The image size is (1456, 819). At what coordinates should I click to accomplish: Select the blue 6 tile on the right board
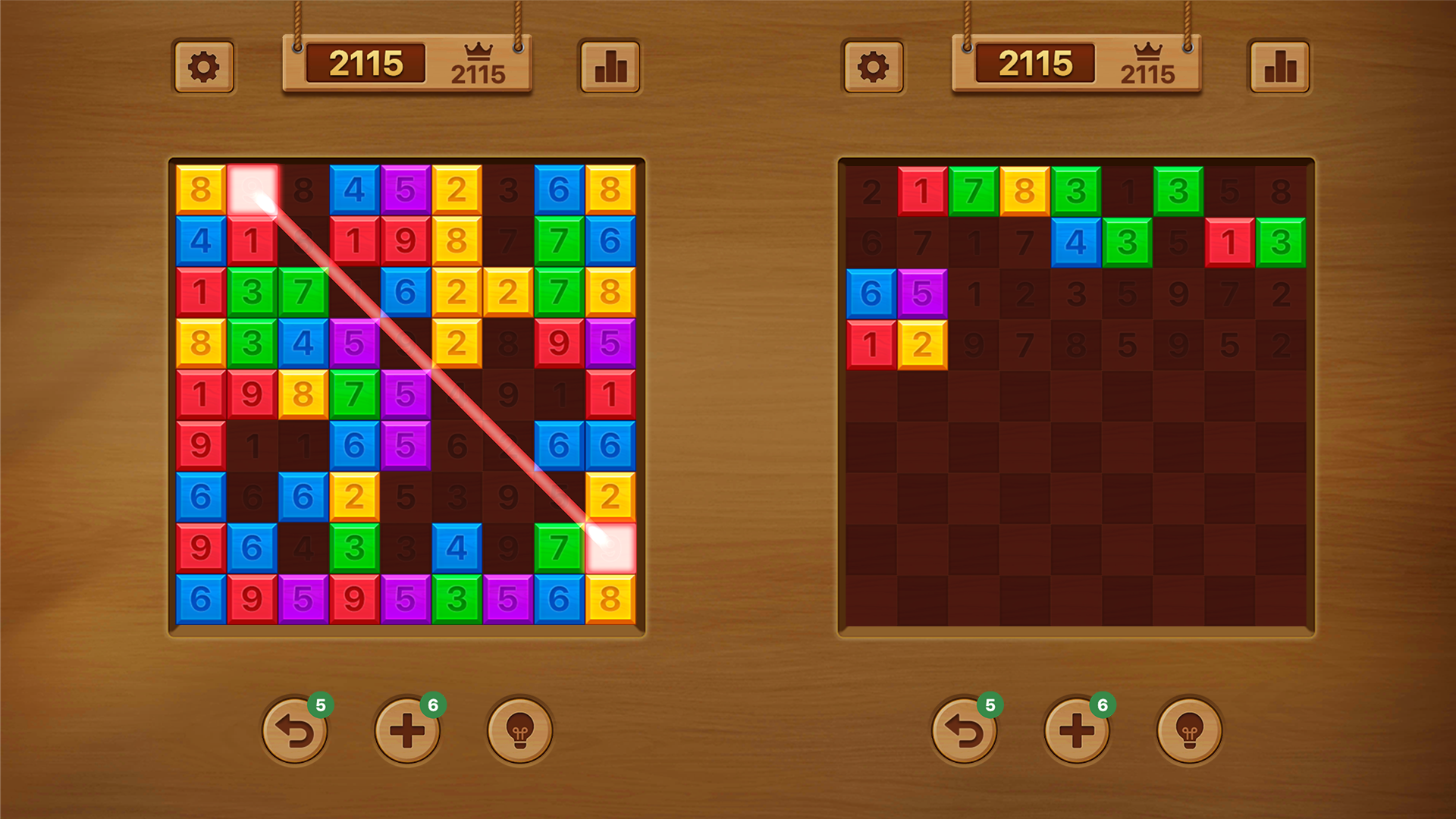[871, 294]
